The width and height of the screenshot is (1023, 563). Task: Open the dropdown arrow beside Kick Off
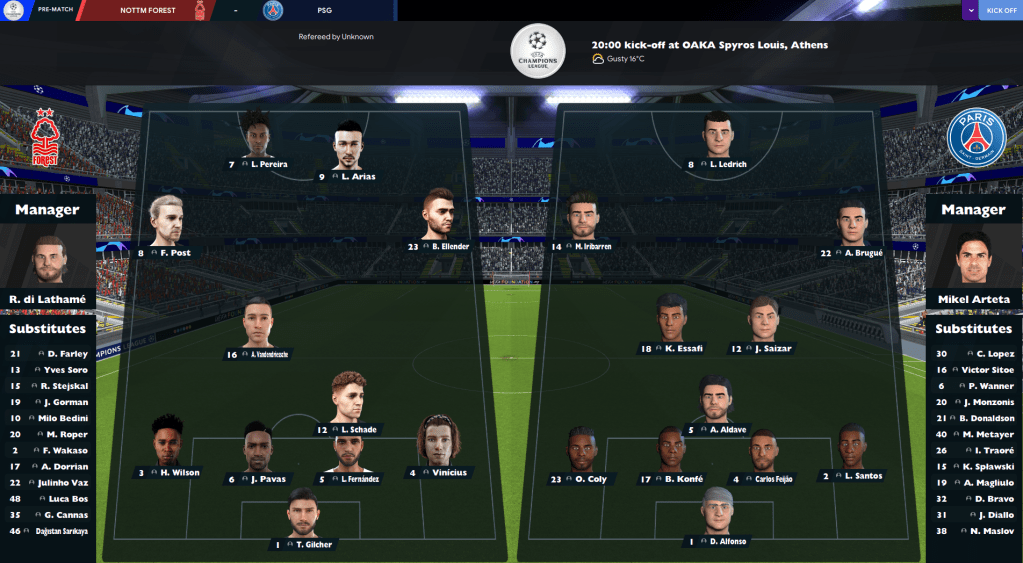(x=971, y=11)
